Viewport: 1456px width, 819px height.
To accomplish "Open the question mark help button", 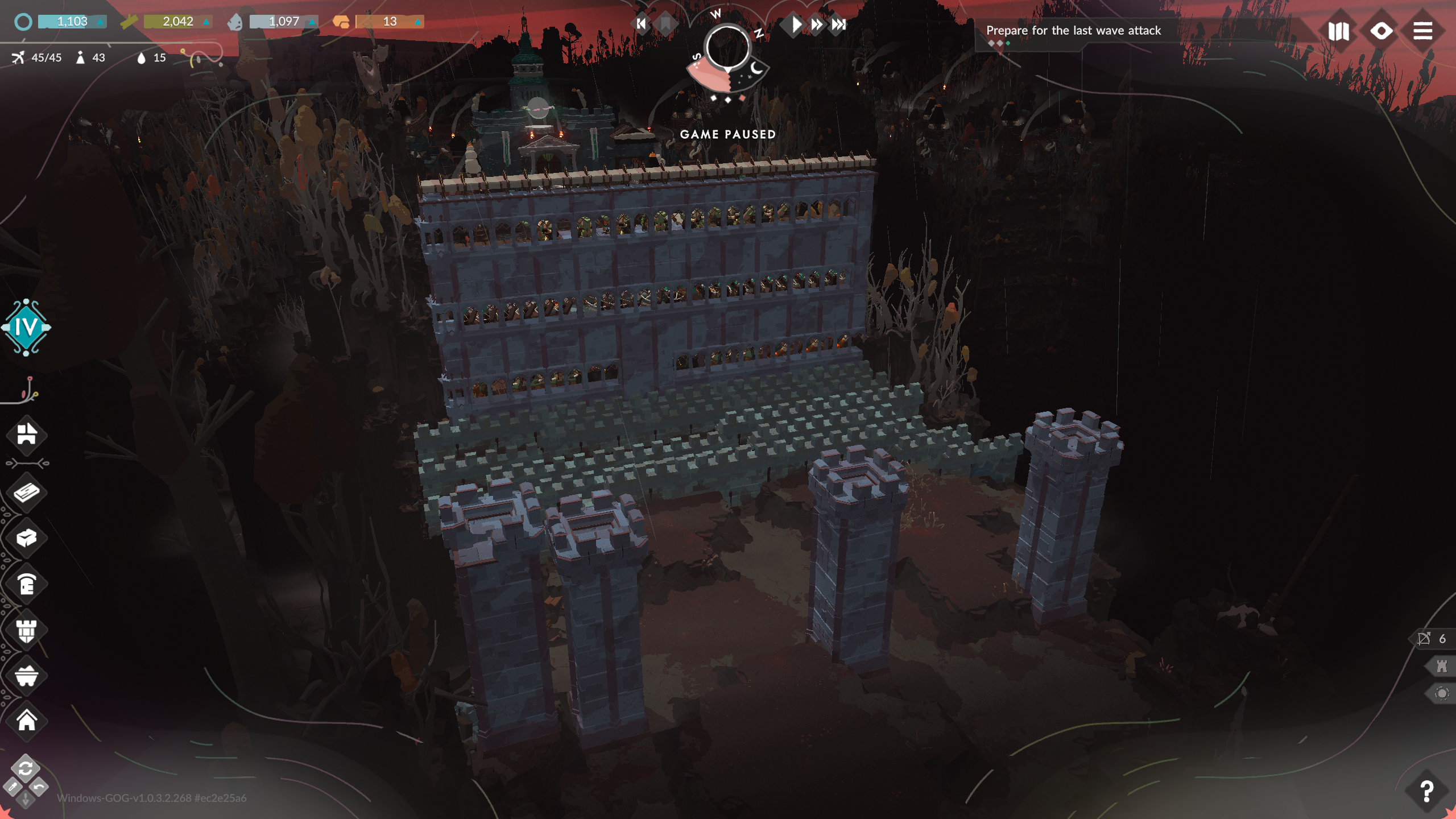I will click(1426, 791).
